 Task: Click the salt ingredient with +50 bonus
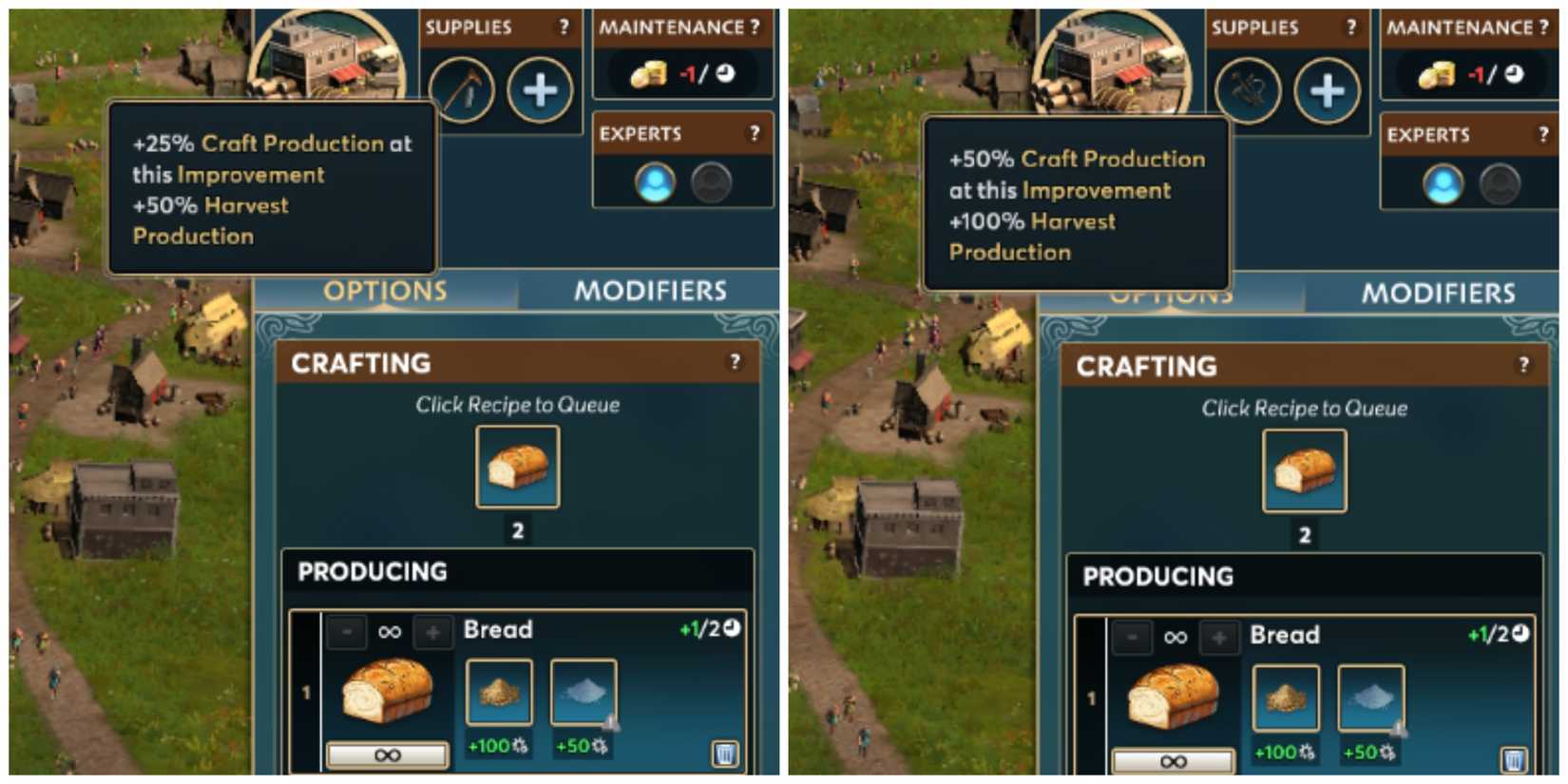[583, 691]
